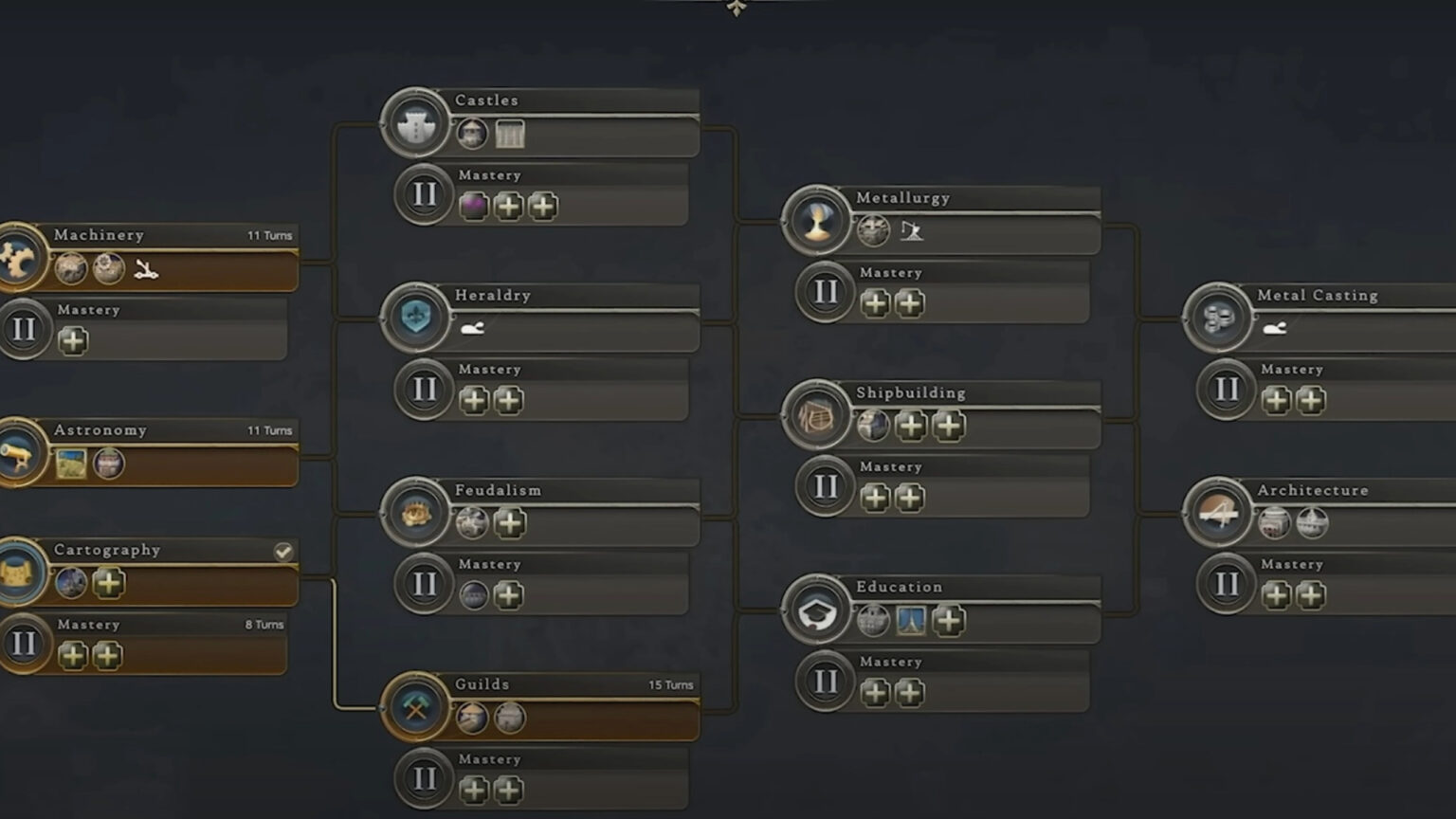Viewport: 1456px width, 819px height.
Task: Click the Mastery II medallion under Metallurgy
Action: 825,293
